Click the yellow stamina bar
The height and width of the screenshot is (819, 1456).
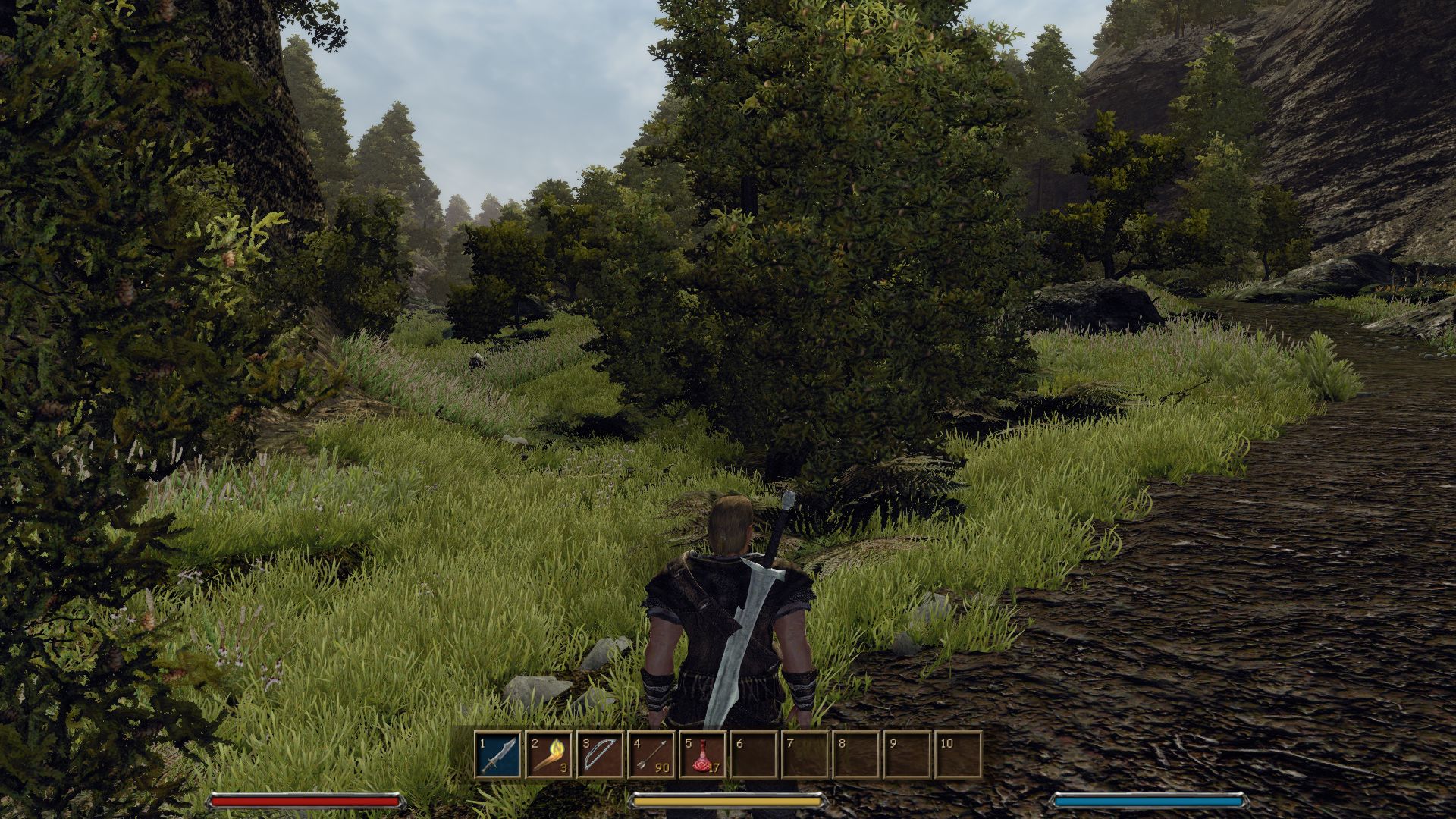[728, 799]
